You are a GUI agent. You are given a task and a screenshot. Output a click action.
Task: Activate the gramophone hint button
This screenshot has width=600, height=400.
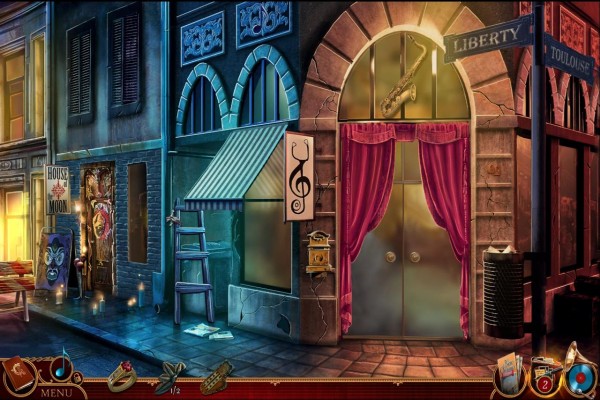coord(581,374)
